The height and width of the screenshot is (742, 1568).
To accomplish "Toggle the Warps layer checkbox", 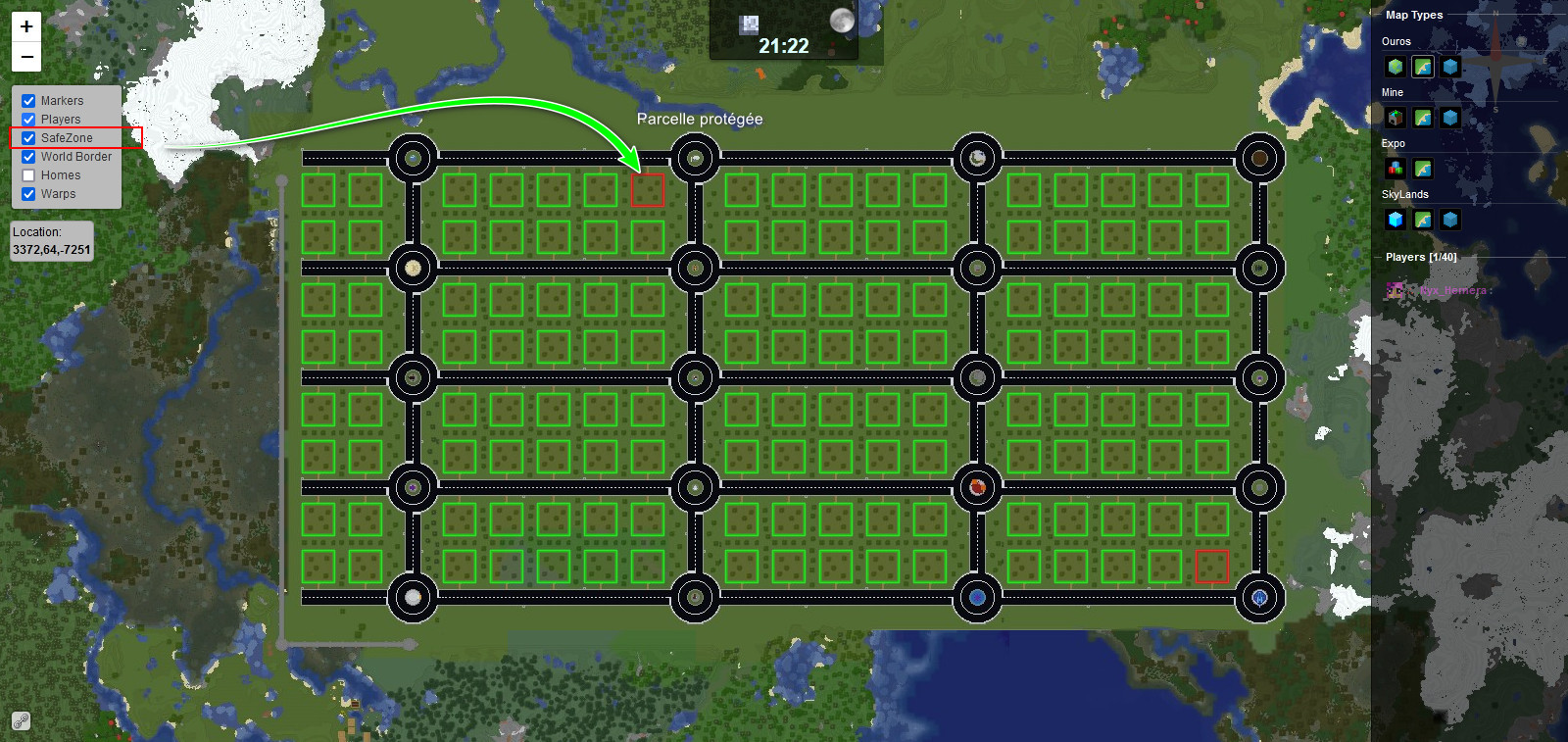I will [x=28, y=194].
